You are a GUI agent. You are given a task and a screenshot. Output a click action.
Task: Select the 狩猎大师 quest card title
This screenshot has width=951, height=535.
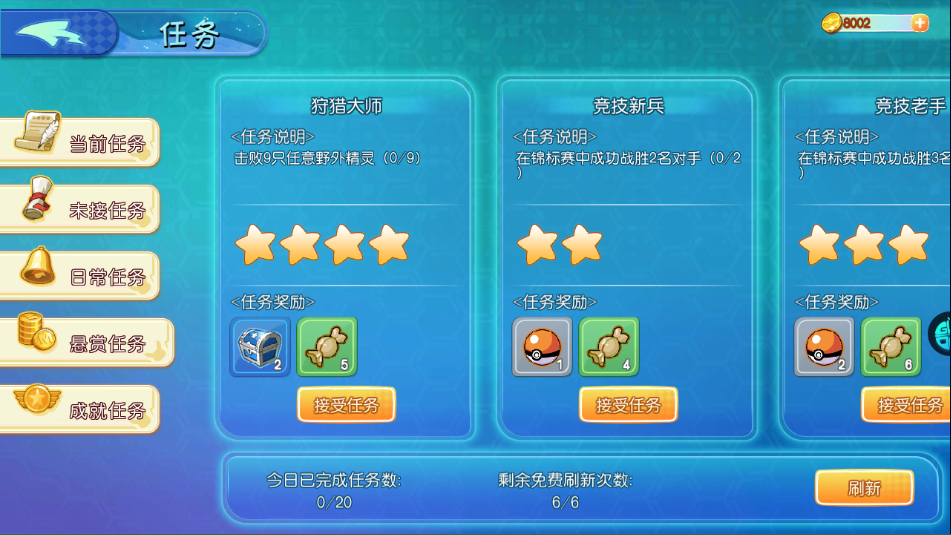point(346,106)
